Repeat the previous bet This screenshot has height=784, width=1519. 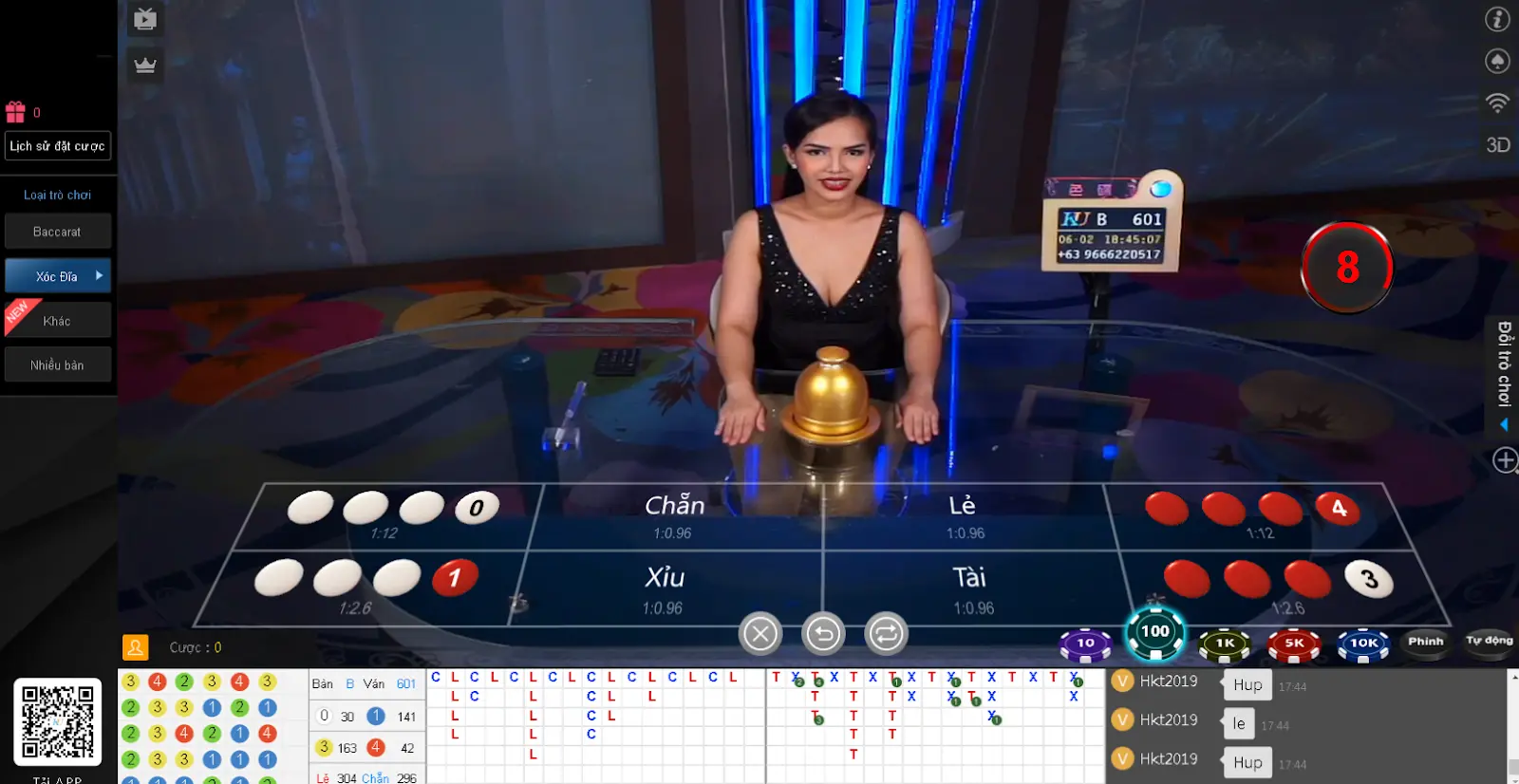(x=886, y=634)
